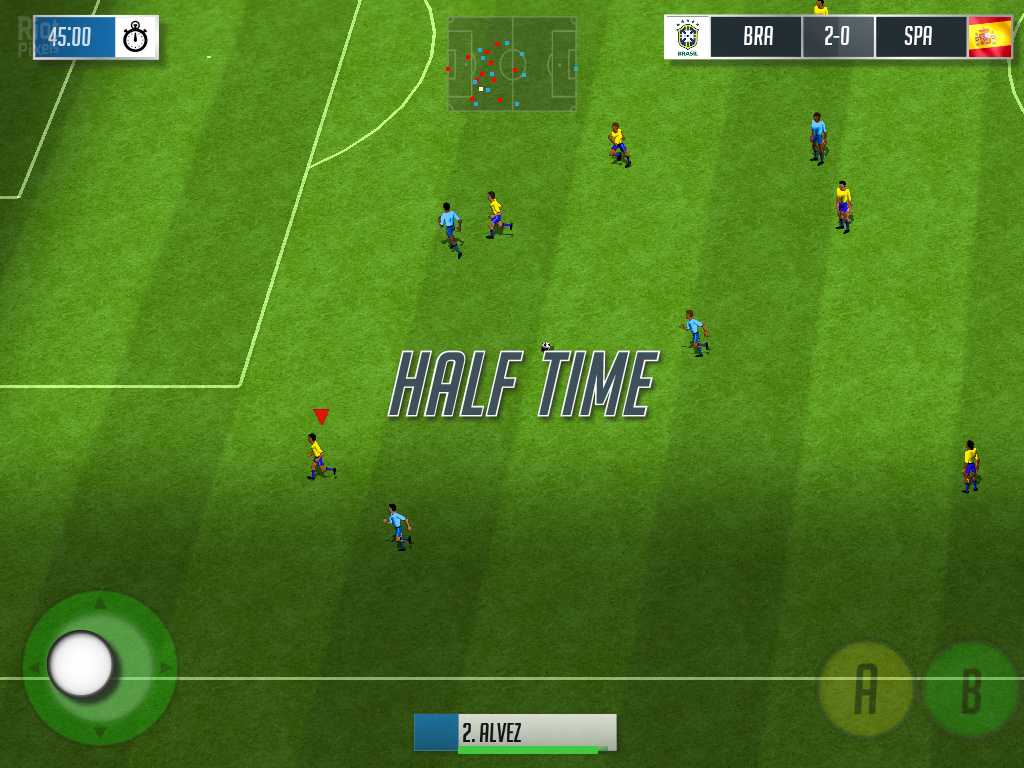The height and width of the screenshot is (768, 1024).
Task: Open the pitch radar minimap
Action: point(512,63)
